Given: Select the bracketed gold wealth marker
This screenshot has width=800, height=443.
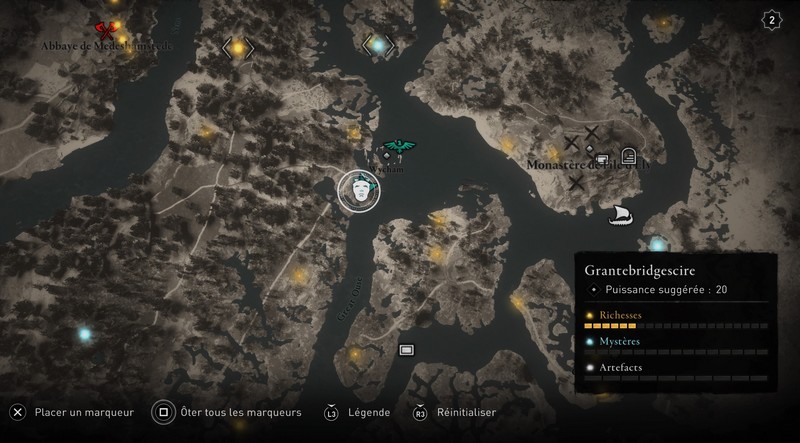Looking at the screenshot, I should pos(238,46).
